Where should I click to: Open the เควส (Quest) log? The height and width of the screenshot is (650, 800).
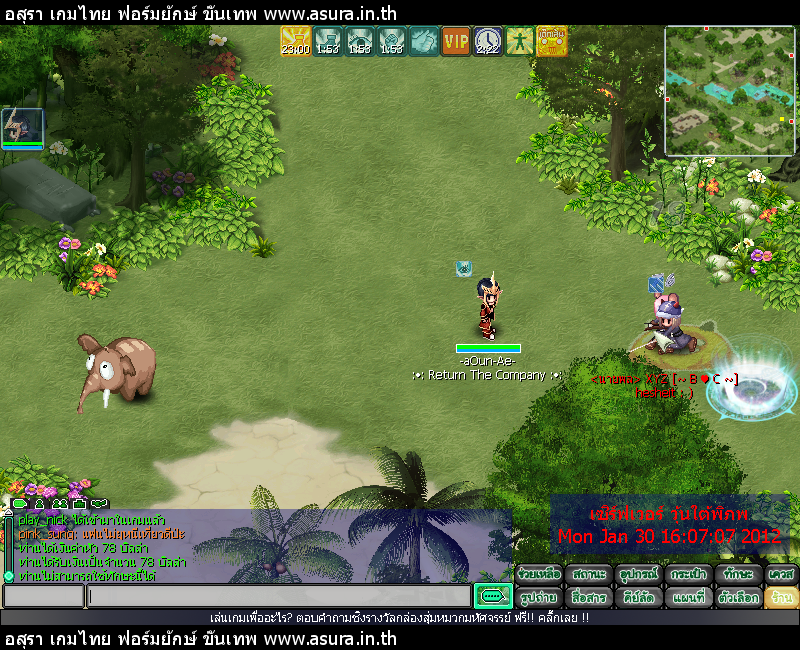pos(781,575)
